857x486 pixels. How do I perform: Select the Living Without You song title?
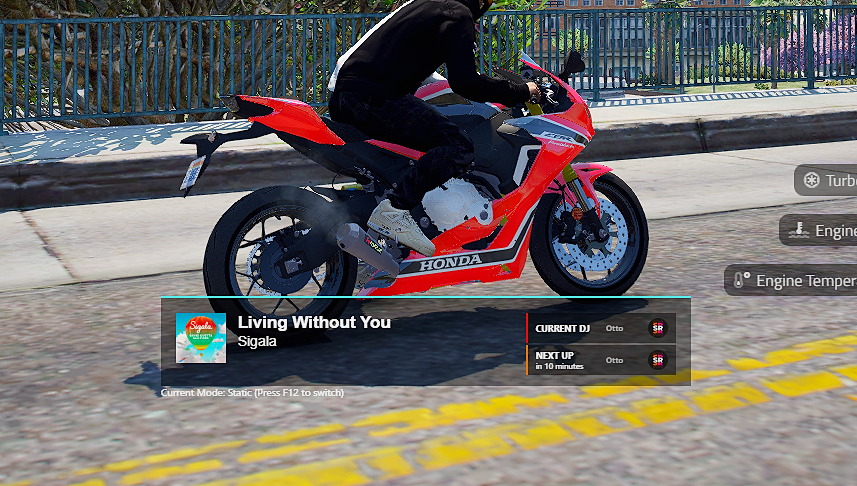(314, 322)
